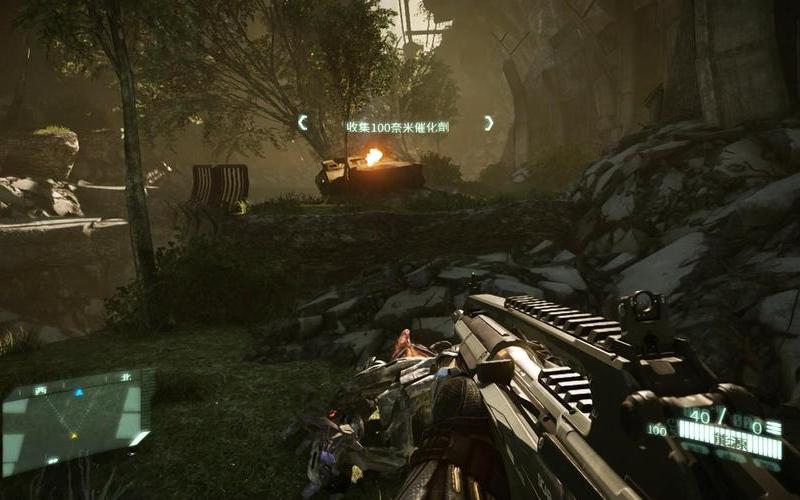
Task: Click the right bracket beside the objective text
Action: click(x=489, y=123)
